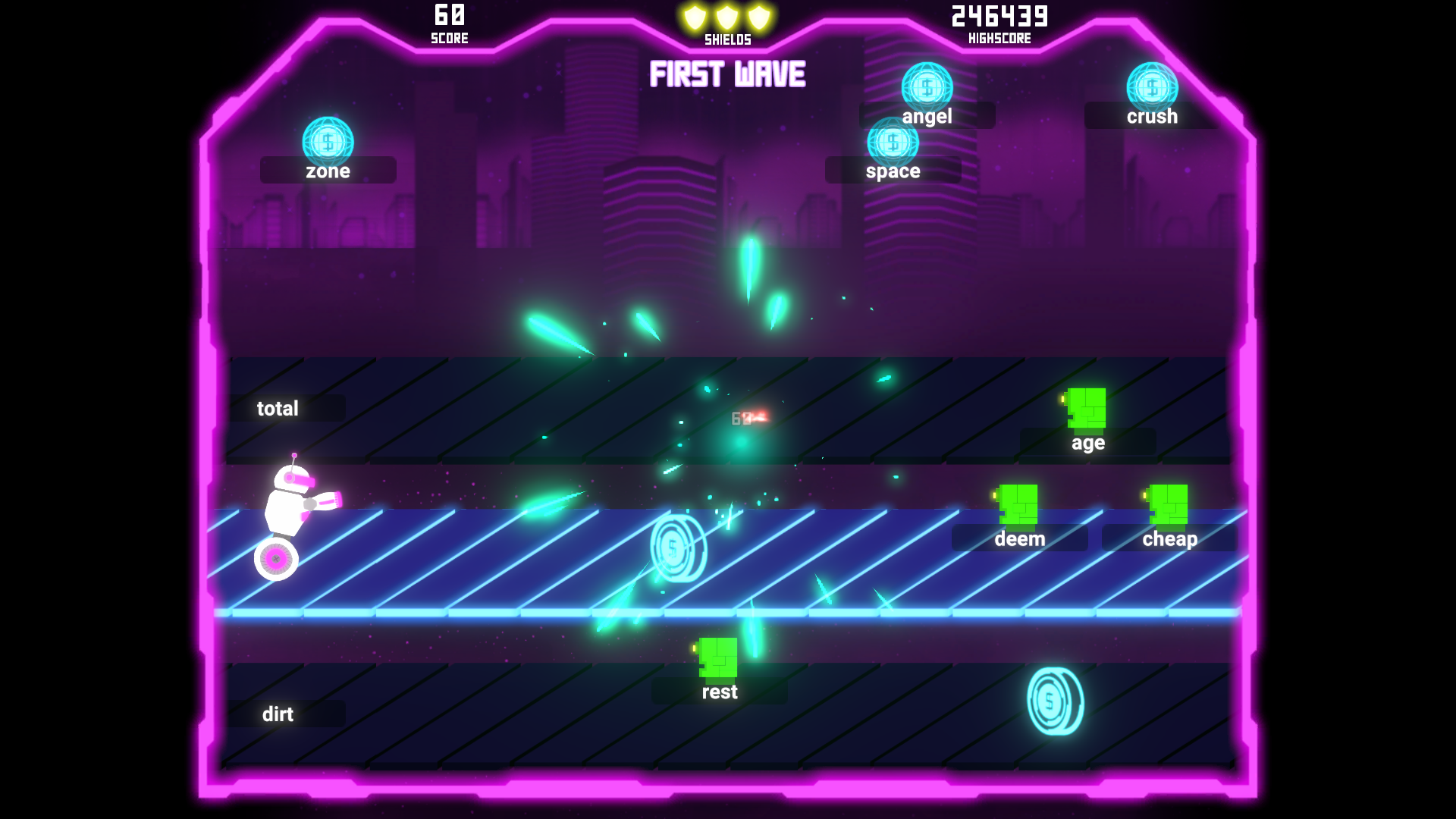Collect the 'angel' coin
Image resolution: width=1456 pixels, height=819 pixels.
coord(925,86)
